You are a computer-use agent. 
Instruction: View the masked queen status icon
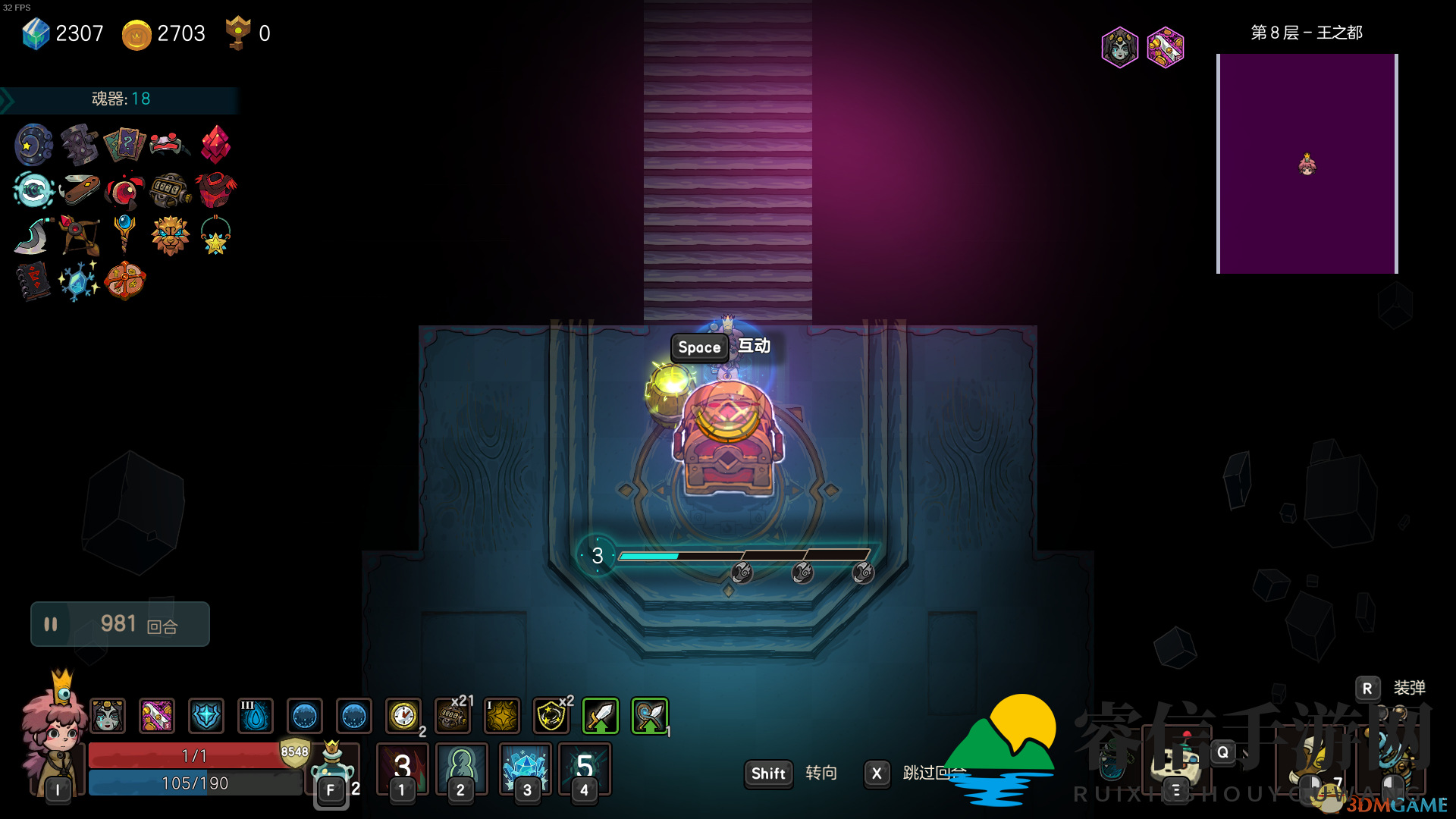pyautogui.click(x=1120, y=48)
